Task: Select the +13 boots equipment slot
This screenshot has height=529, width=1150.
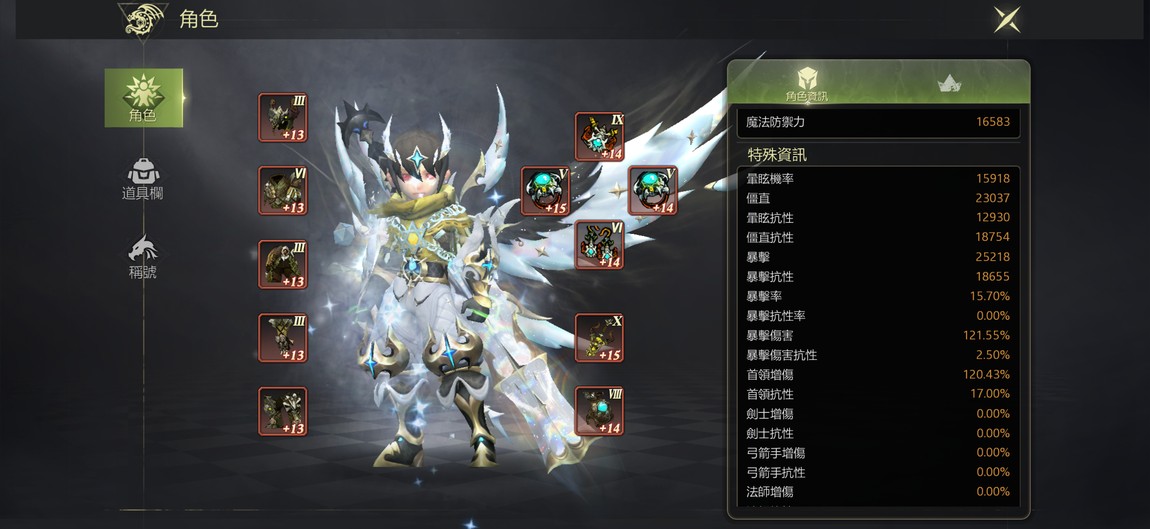Action: point(283,411)
